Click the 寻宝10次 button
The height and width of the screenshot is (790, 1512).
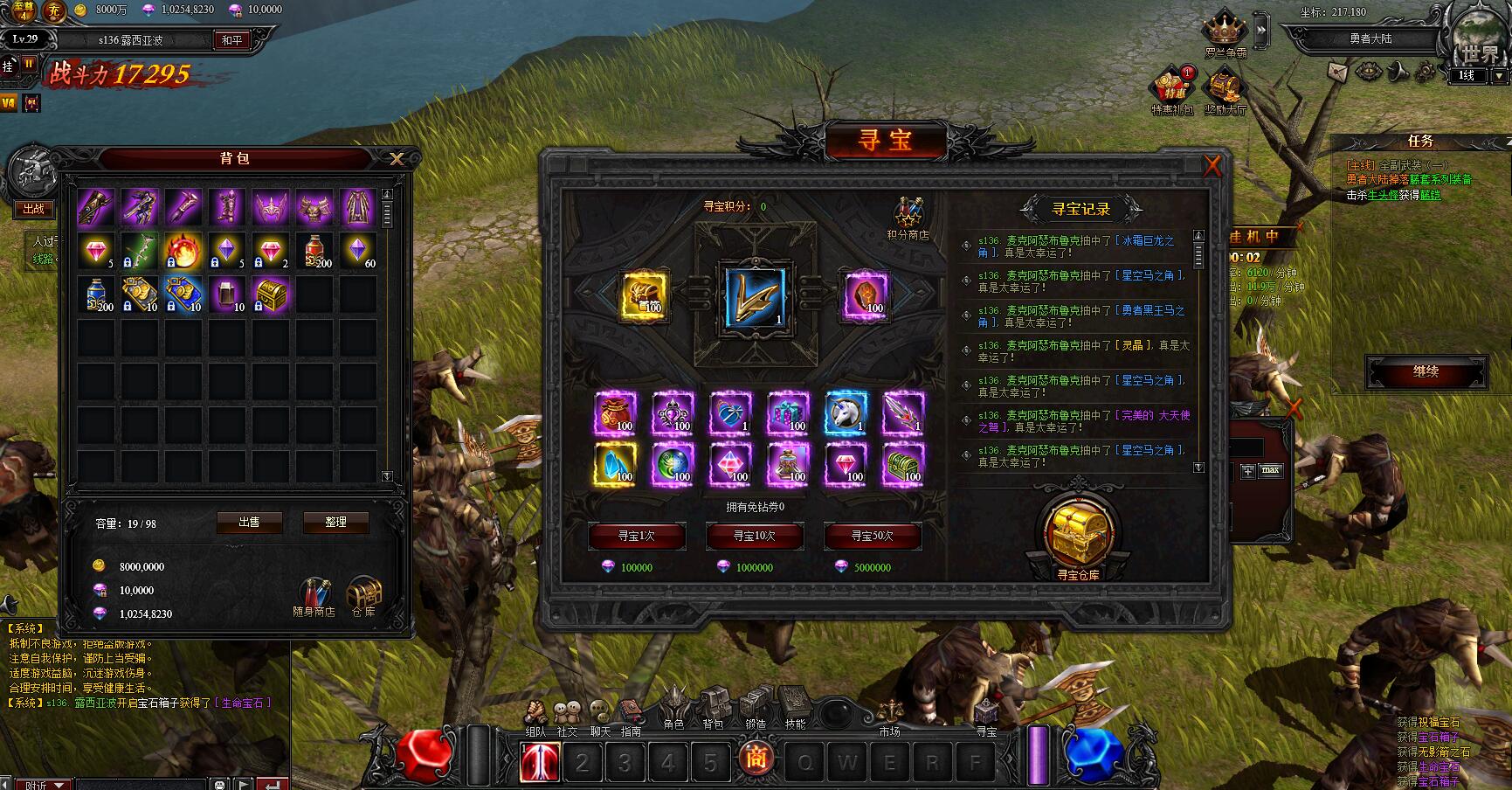click(x=754, y=536)
